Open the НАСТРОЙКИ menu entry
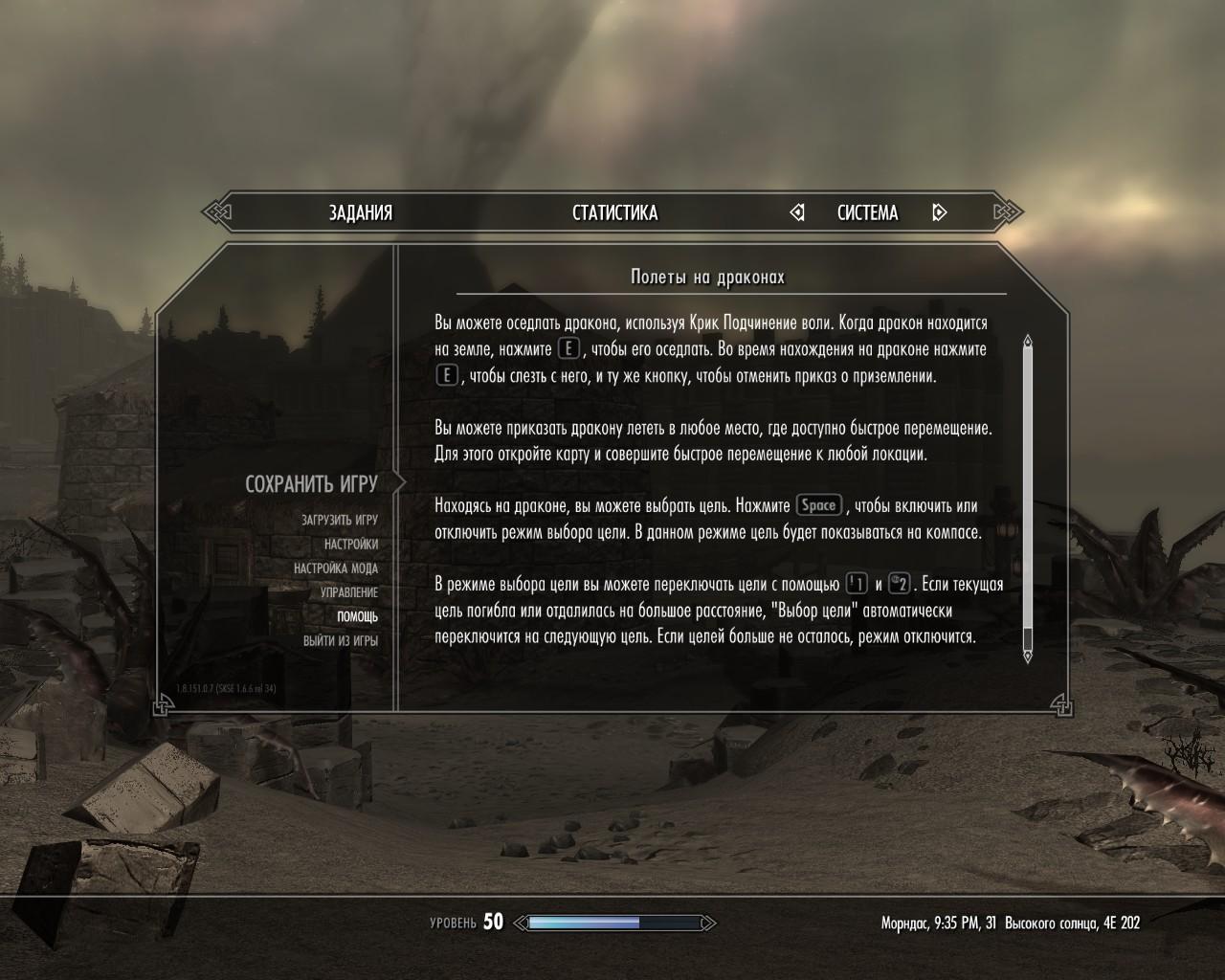The width and height of the screenshot is (1225, 980). (350, 544)
